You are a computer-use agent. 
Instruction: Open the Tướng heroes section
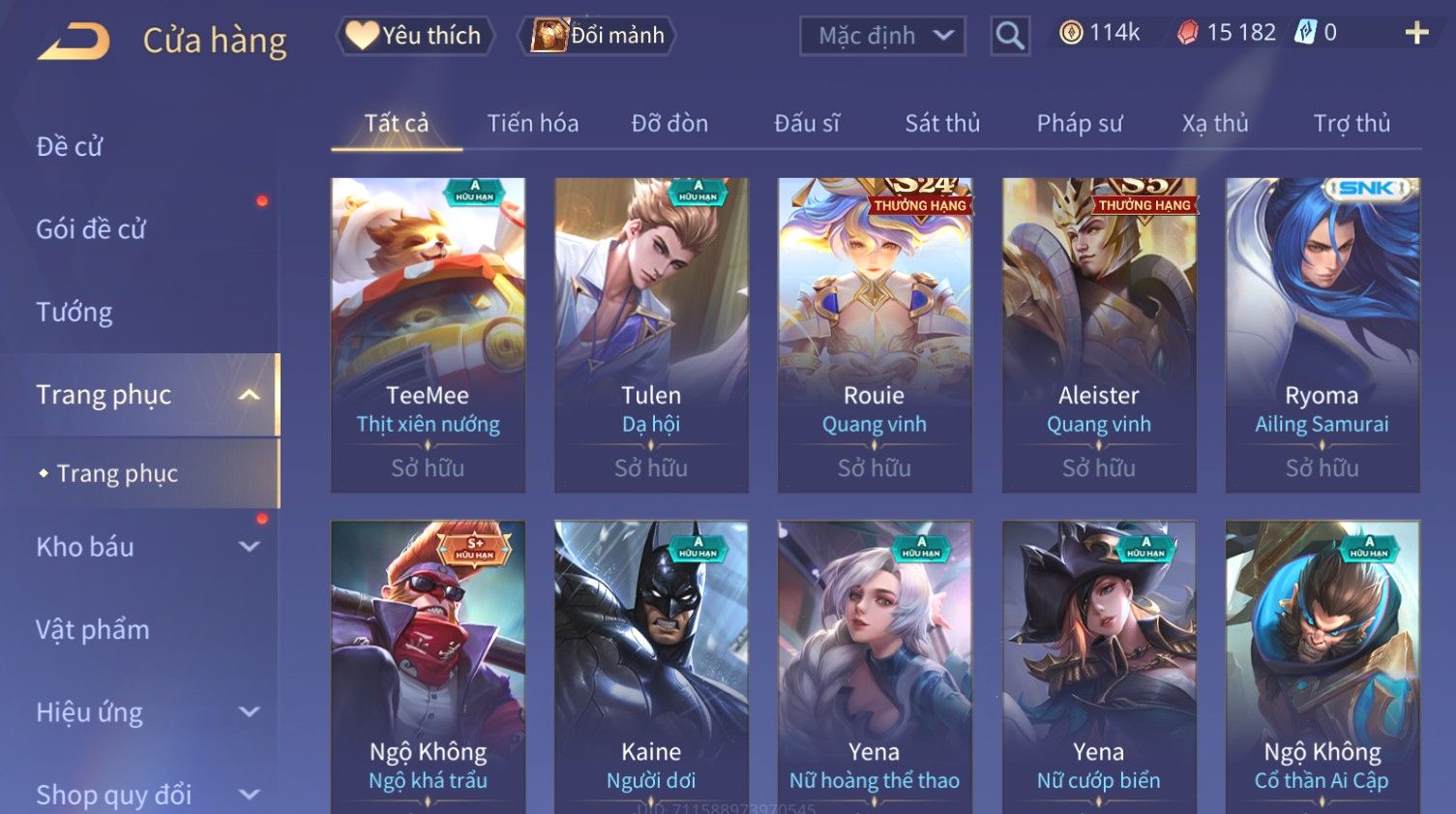[74, 313]
